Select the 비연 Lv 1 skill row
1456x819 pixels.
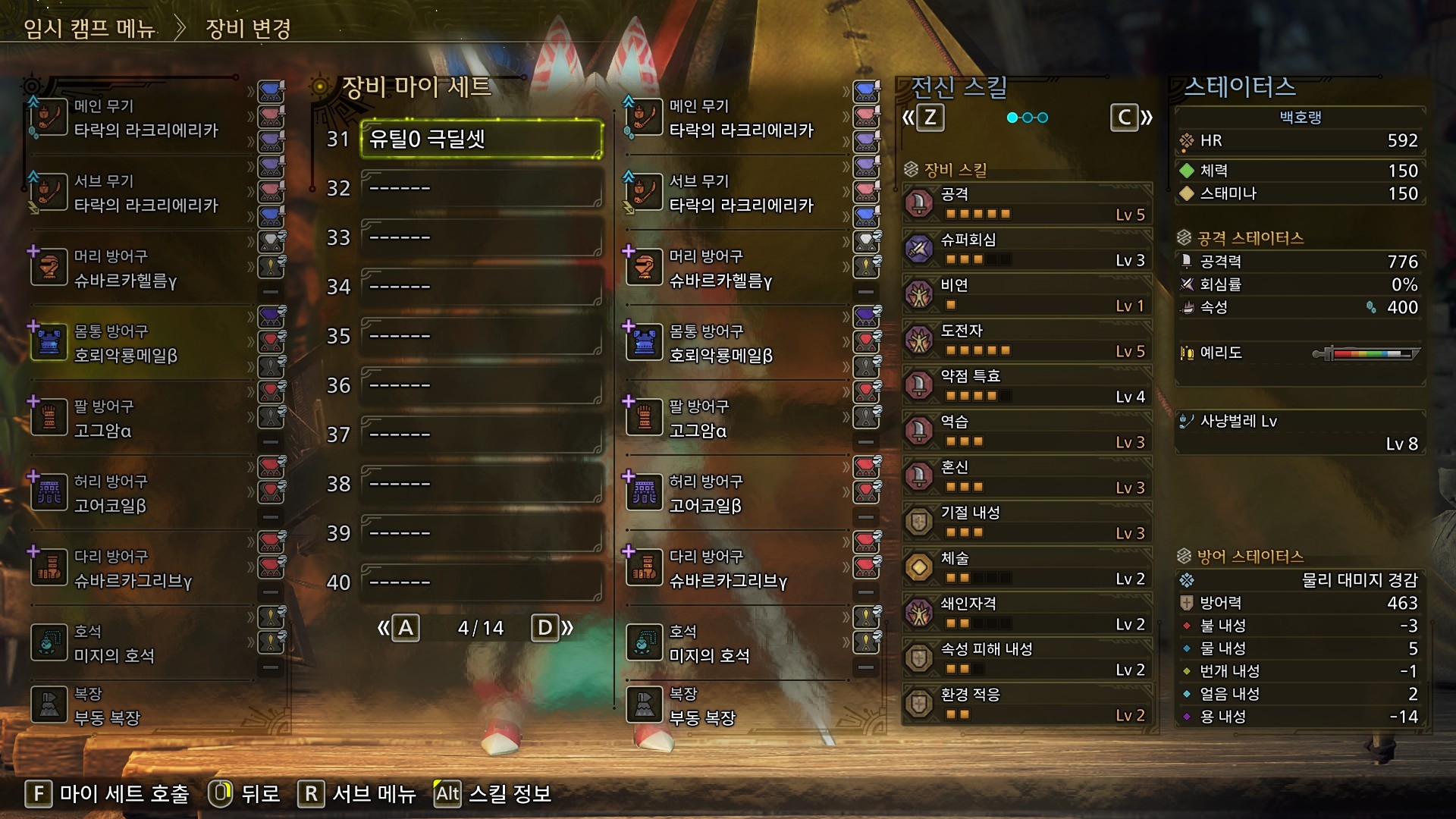pyautogui.click(x=1027, y=295)
